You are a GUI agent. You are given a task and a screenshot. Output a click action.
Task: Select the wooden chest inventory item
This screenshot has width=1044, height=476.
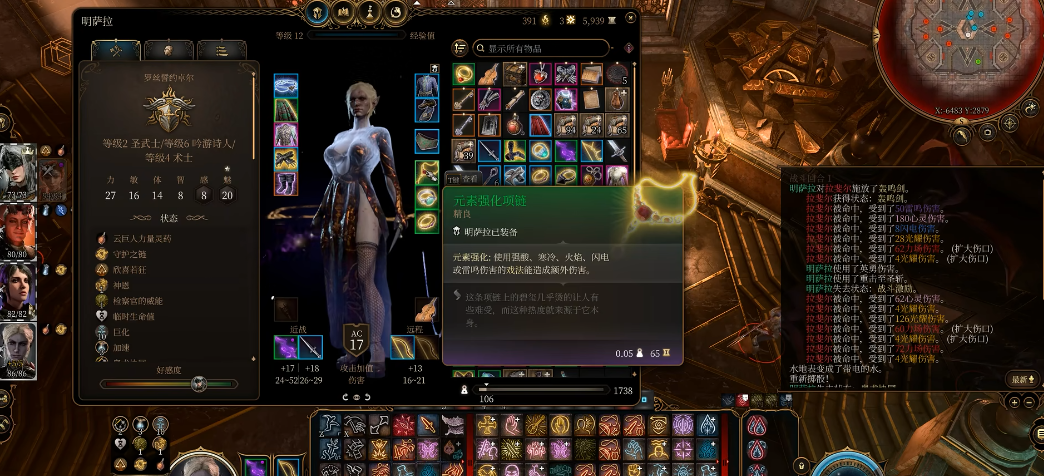click(515, 74)
